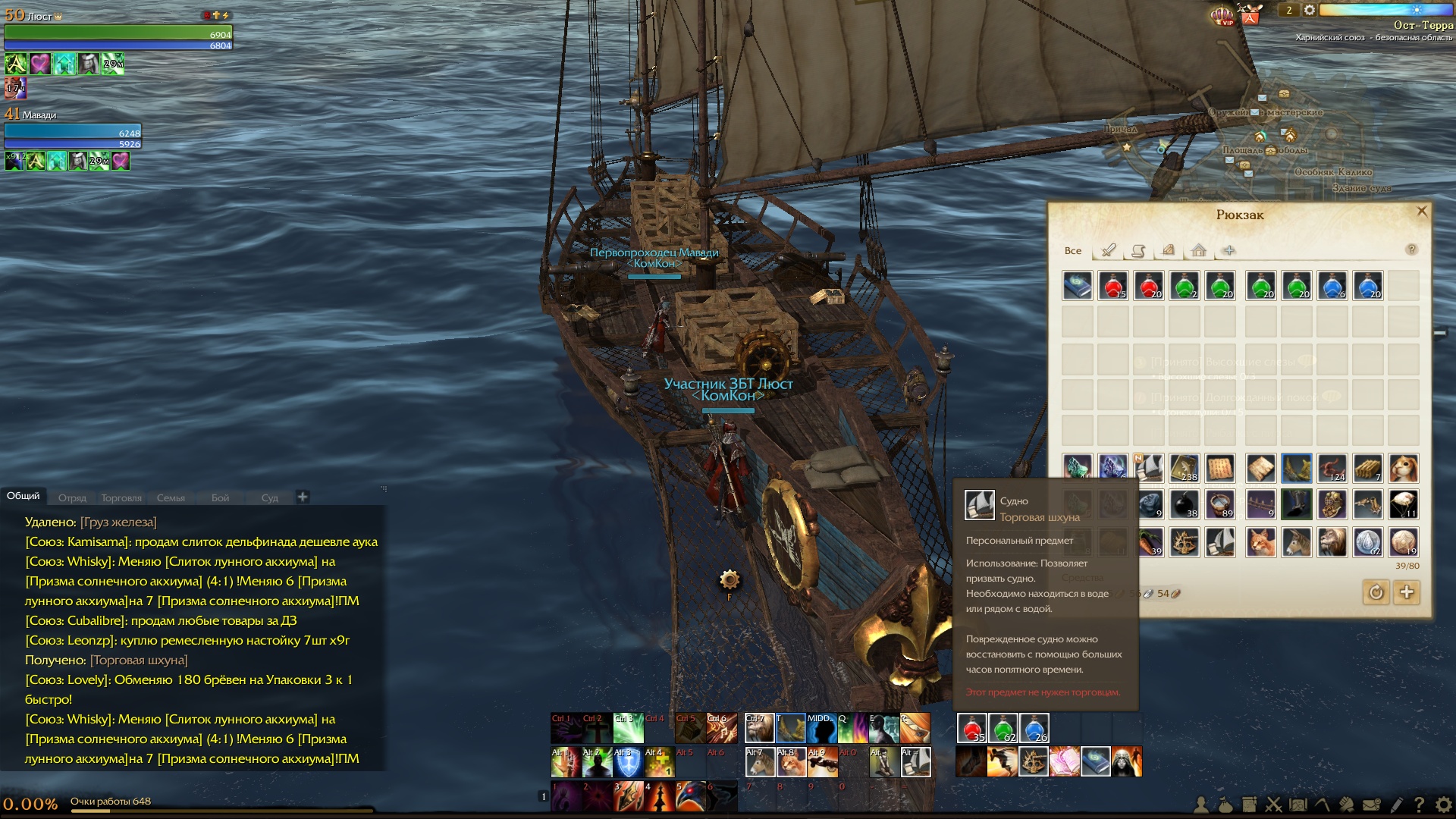1456x819 pixels.
Task: Open the character silhouette menu icon
Action: [x=1201, y=805]
